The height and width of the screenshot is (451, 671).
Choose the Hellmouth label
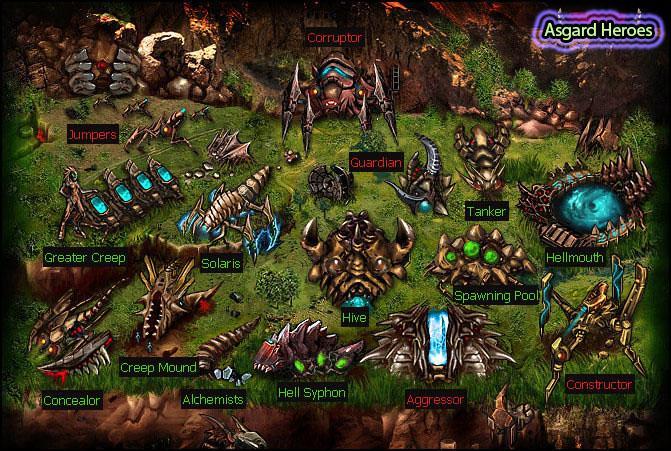[x=575, y=257]
